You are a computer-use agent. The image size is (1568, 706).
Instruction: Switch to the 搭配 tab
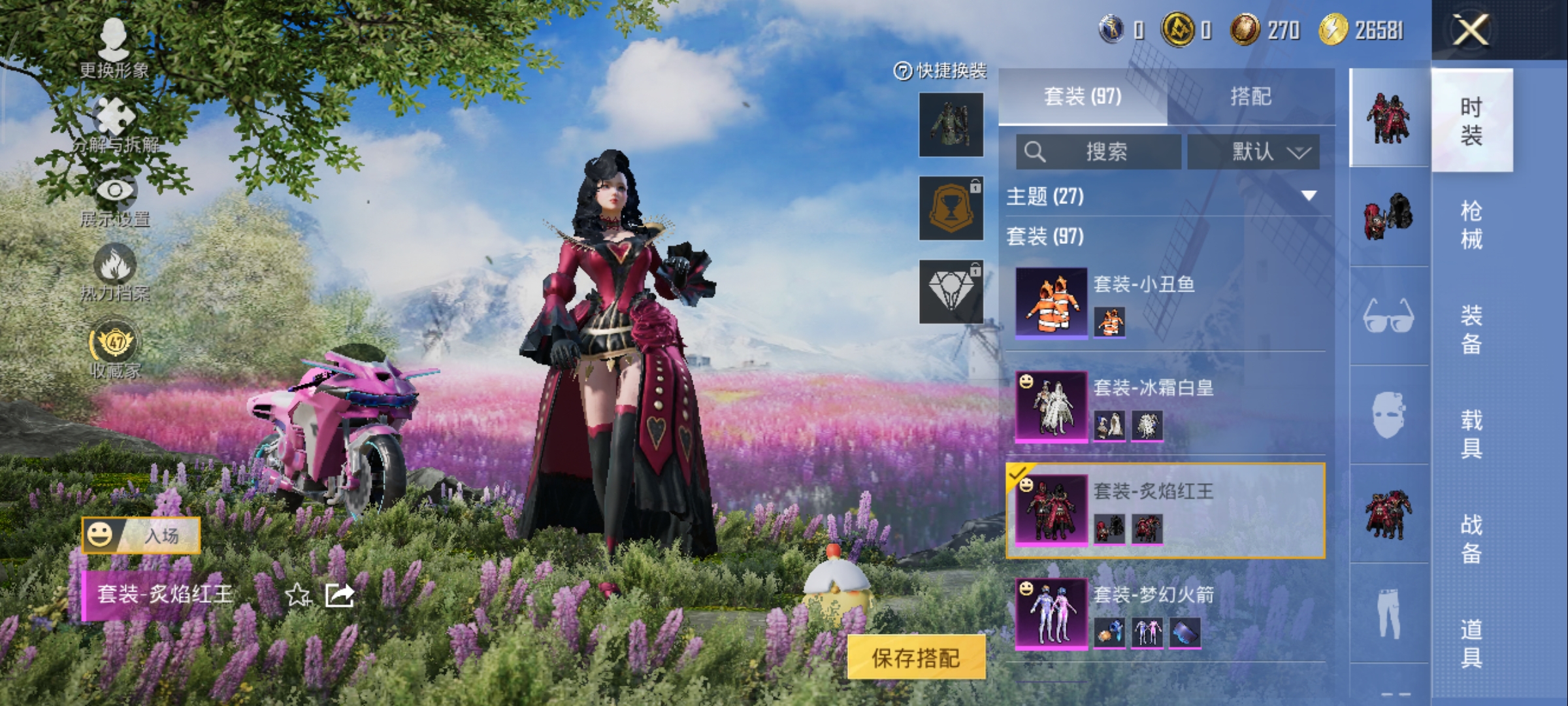1250,97
